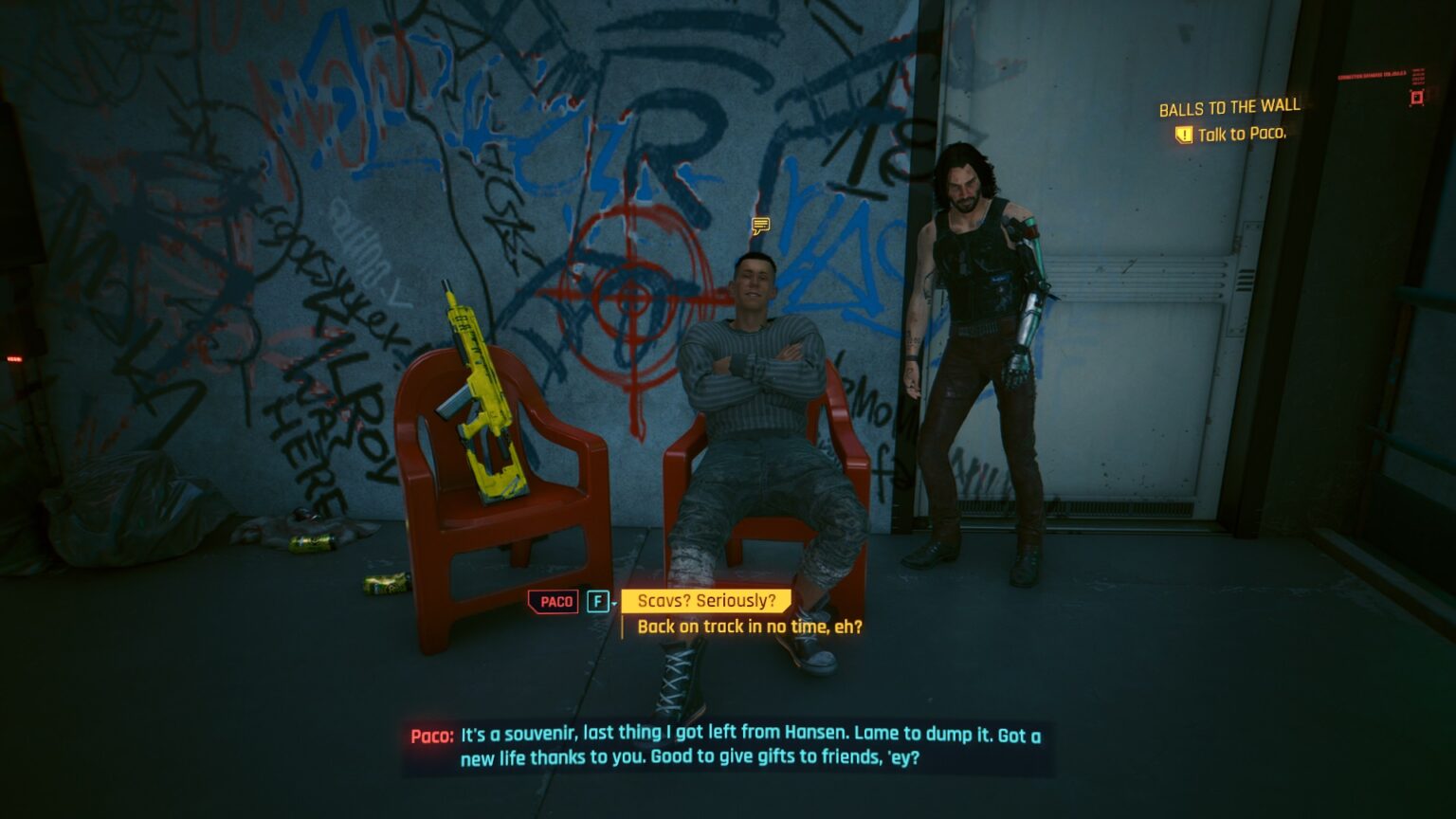Click the red indicator light on left wall
Image resolution: width=1456 pixels, height=819 pixels.
pyautogui.click(x=14, y=358)
